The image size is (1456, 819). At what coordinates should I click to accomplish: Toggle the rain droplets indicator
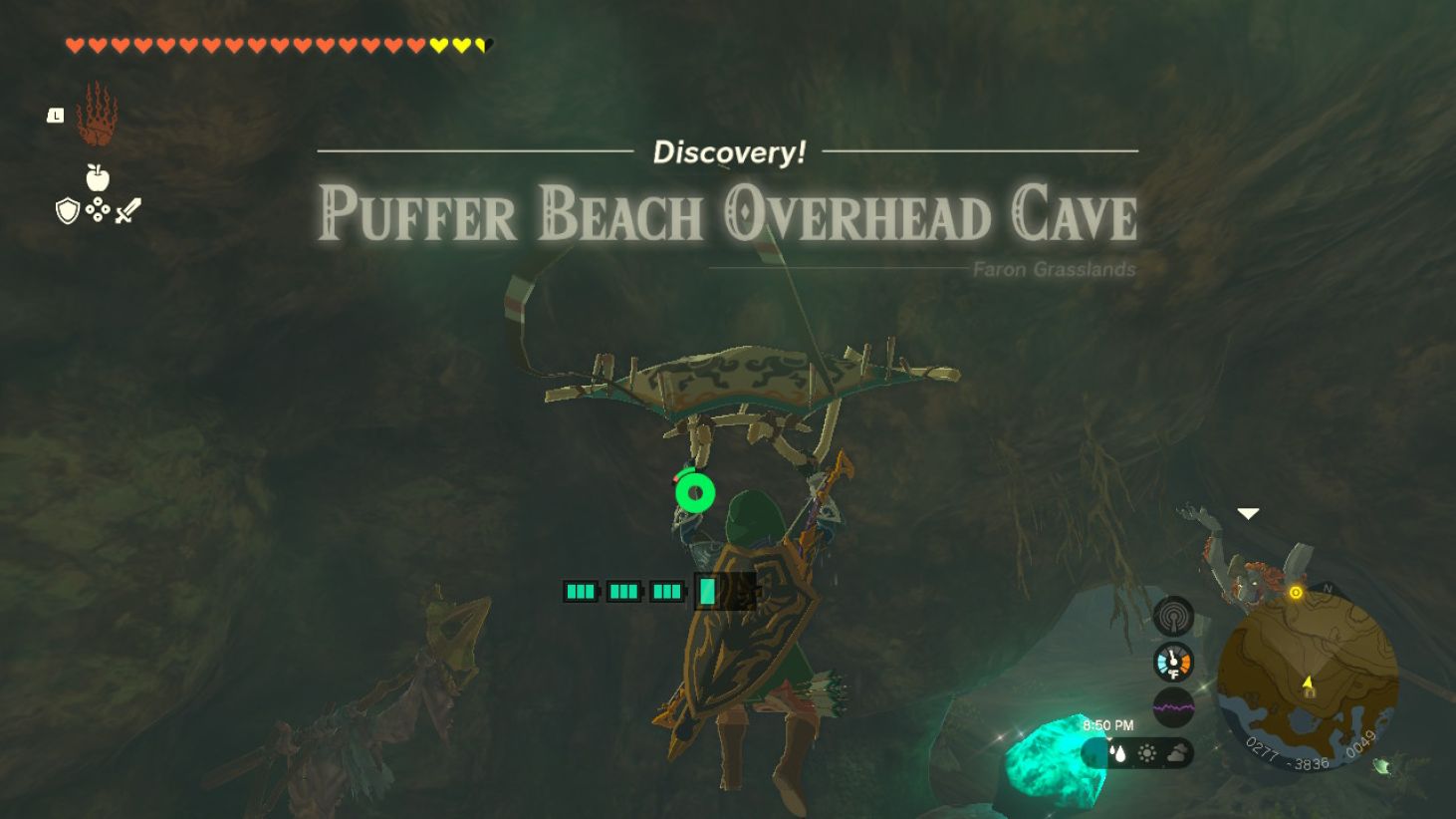(x=1117, y=752)
